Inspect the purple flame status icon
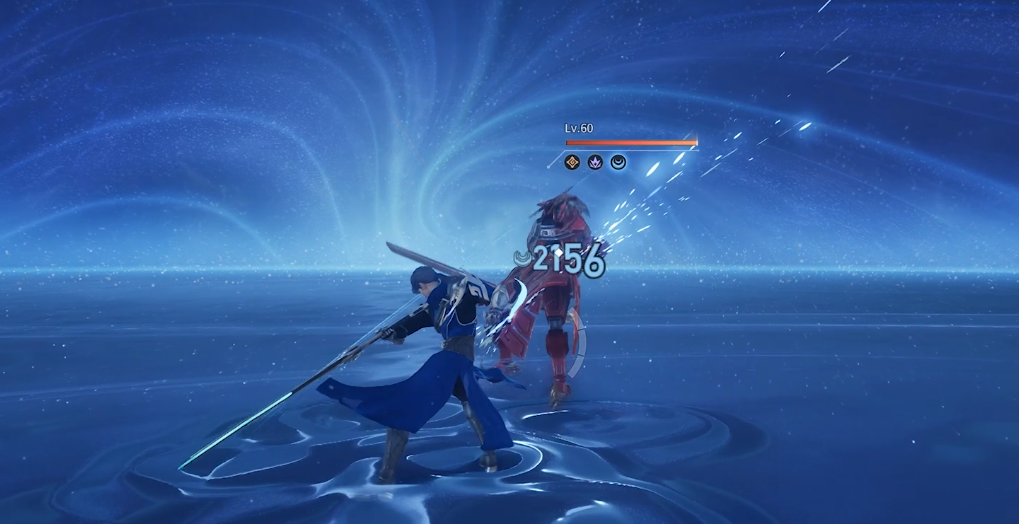Screen dimensions: 1019x524 click(x=595, y=161)
